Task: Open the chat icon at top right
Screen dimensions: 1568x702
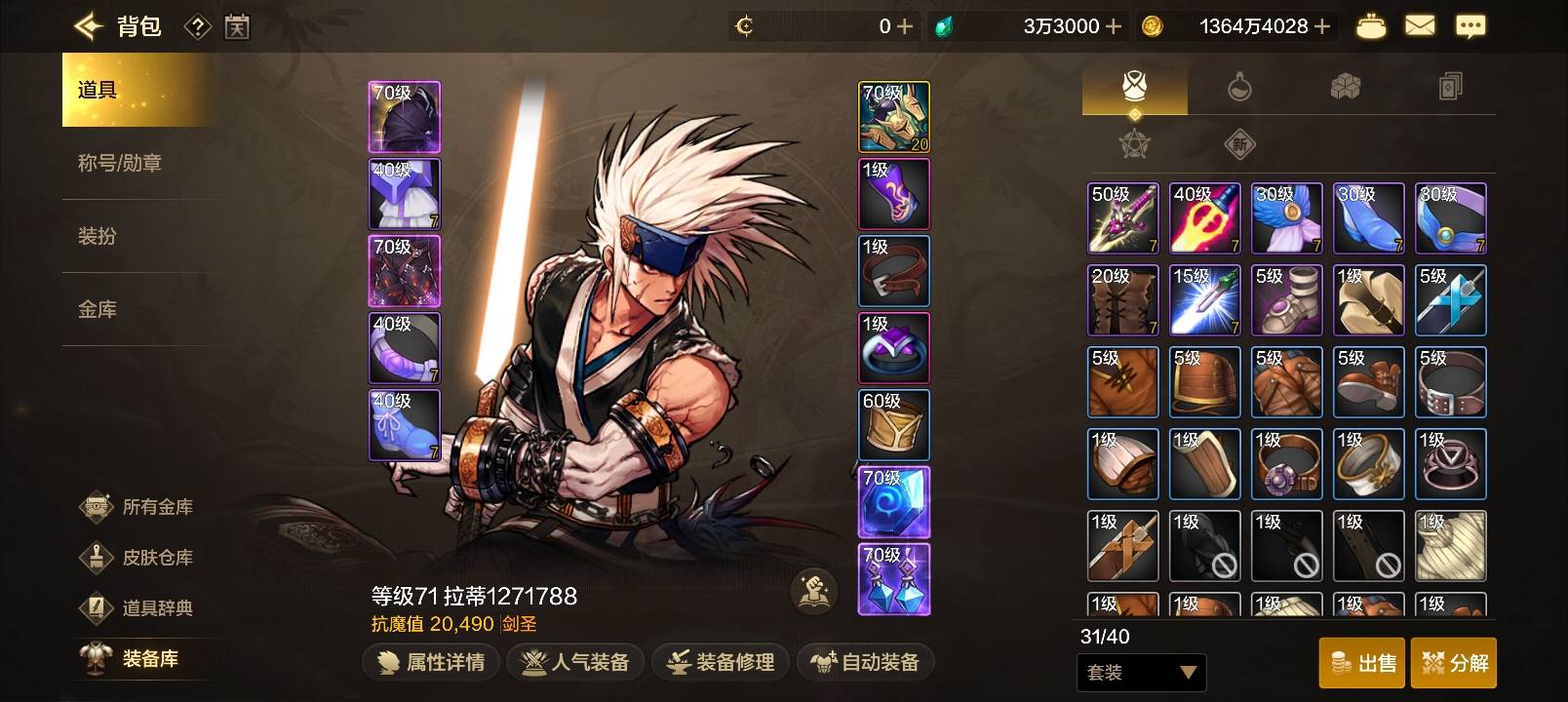Action: tap(1472, 26)
